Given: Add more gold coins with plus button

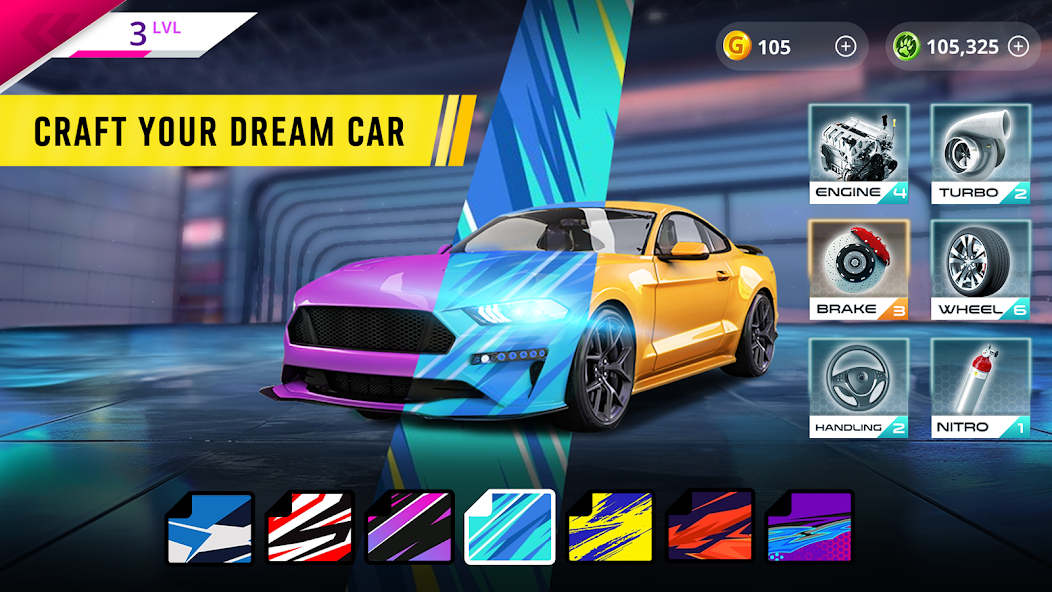Looking at the screenshot, I should pyautogui.click(x=846, y=46).
